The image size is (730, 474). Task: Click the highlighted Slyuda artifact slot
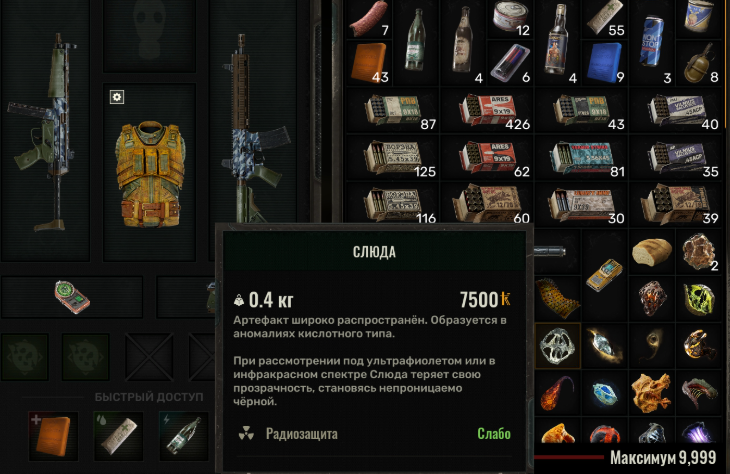pyautogui.click(x=557, y=345)
